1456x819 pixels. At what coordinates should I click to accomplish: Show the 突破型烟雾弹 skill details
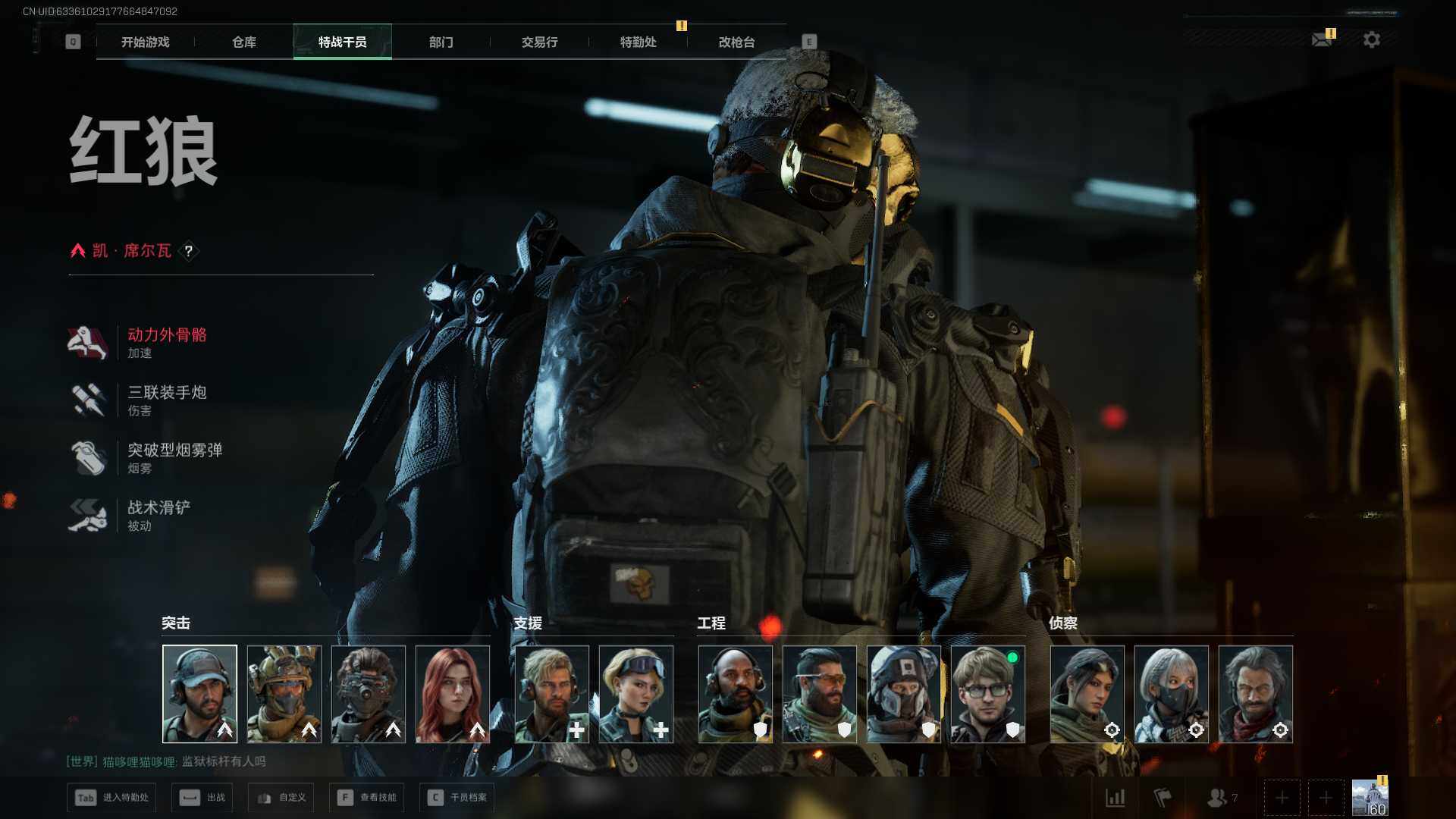174,458
